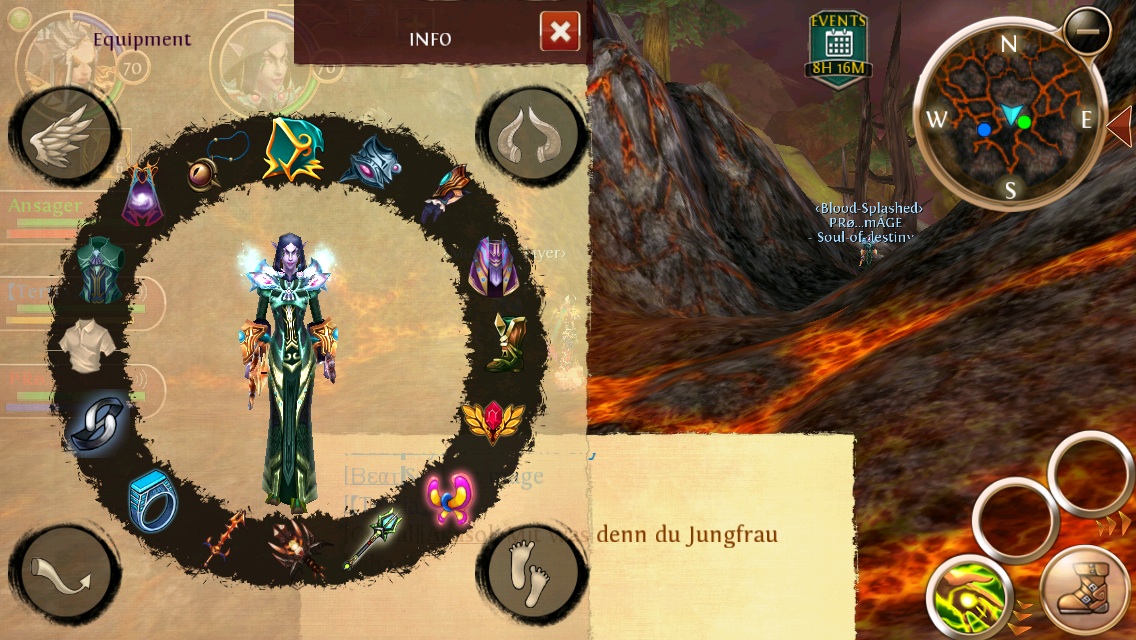Viewport: 1136px width, 640px height.
Task: Select the green chest armor slot
Action: point(100,268)
